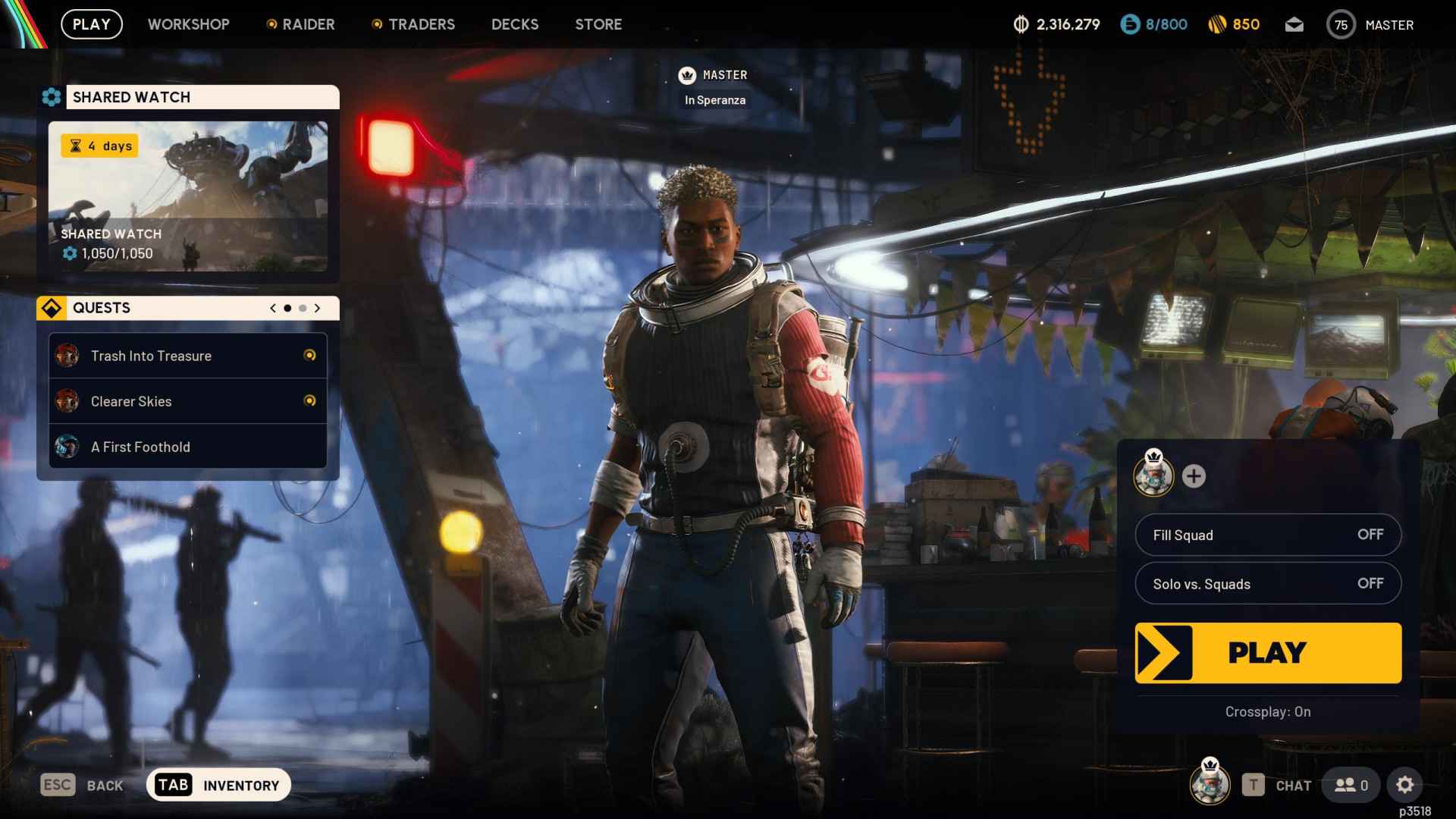Open the Shared Watch settings gear icon
This screenshot has height=819, width=1456.
[x=52, y=96]
